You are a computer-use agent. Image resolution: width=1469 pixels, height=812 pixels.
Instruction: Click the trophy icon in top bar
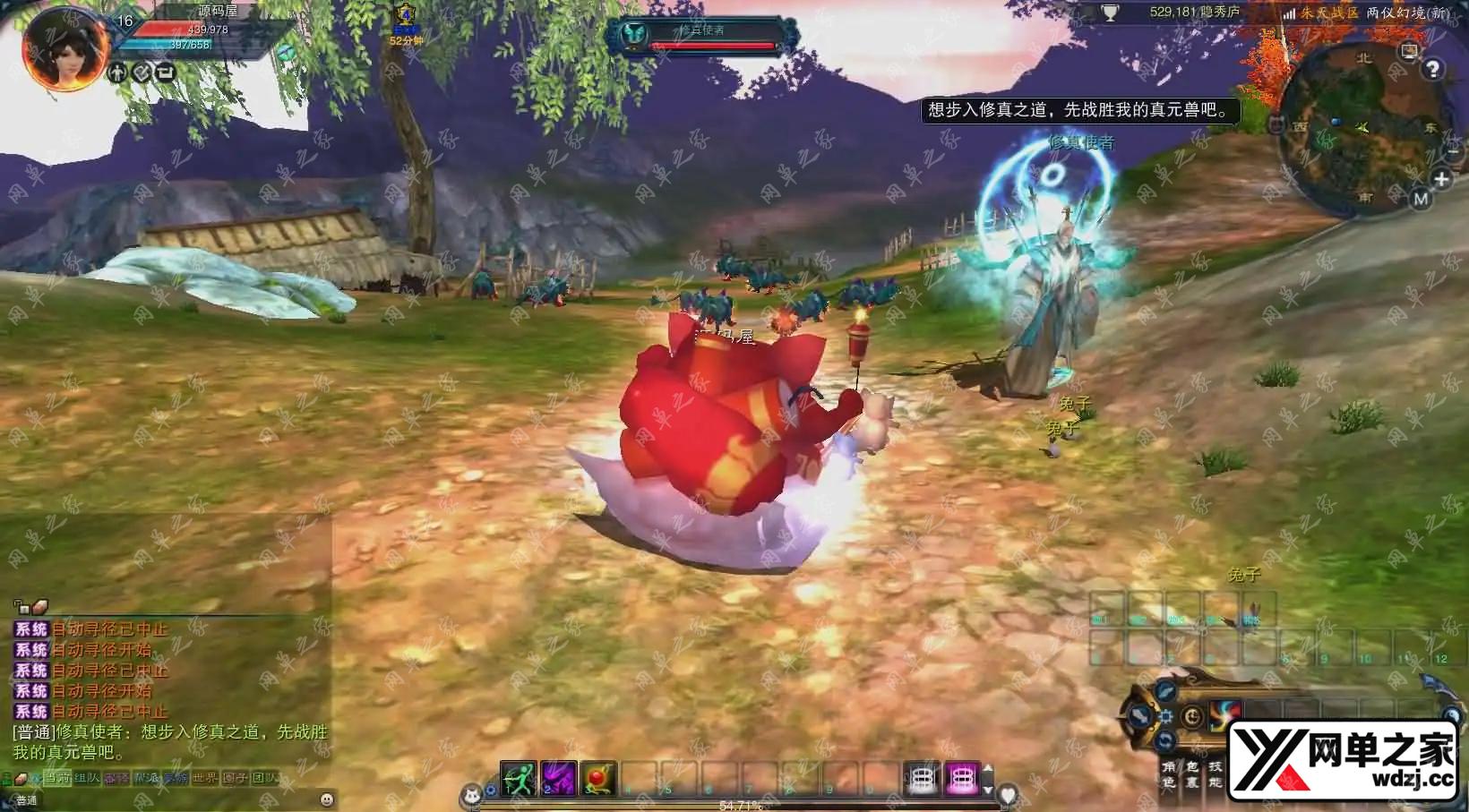1110,13
